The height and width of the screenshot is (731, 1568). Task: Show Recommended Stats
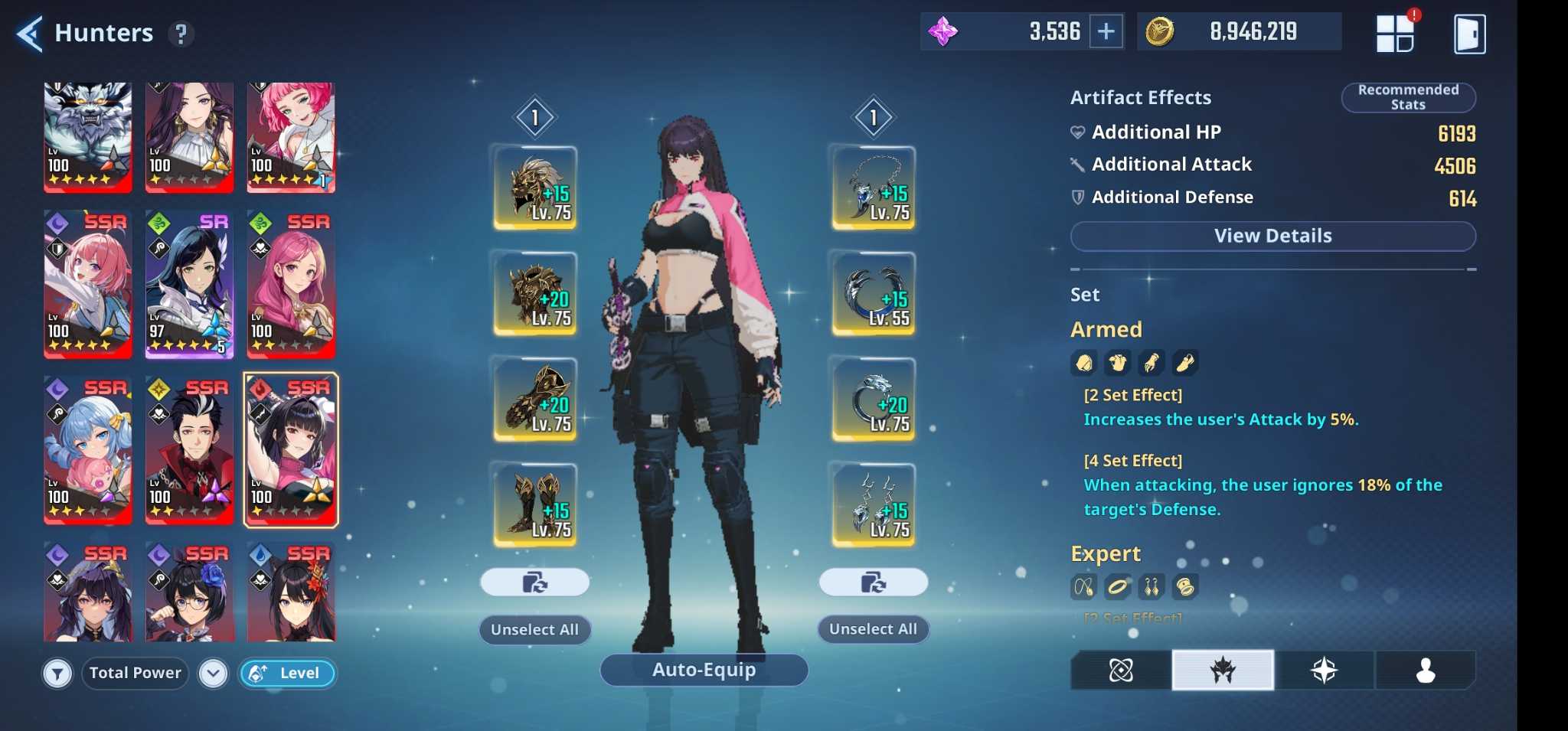[1408, 97]
